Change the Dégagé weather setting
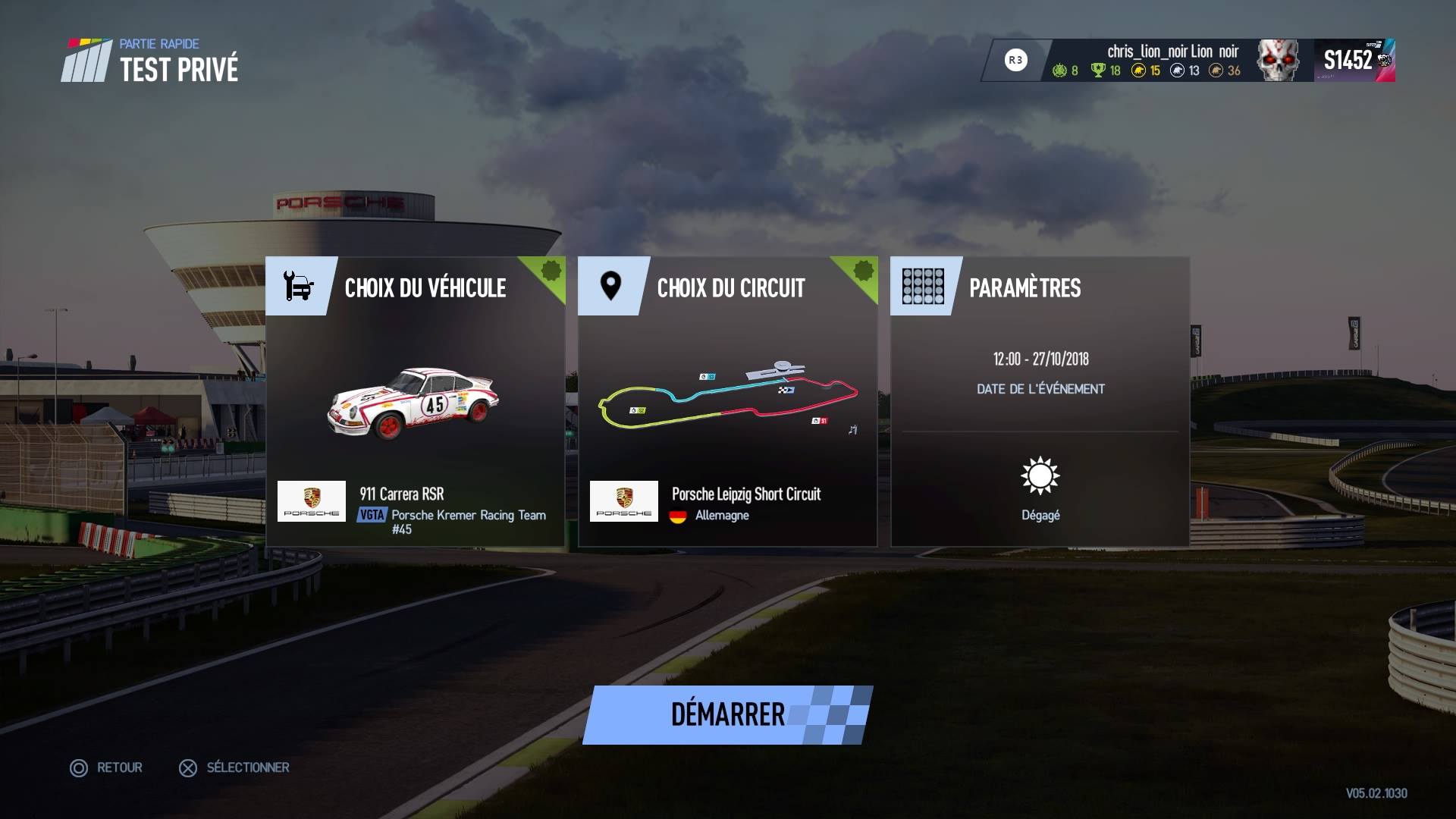 [x=1040, y=488]
